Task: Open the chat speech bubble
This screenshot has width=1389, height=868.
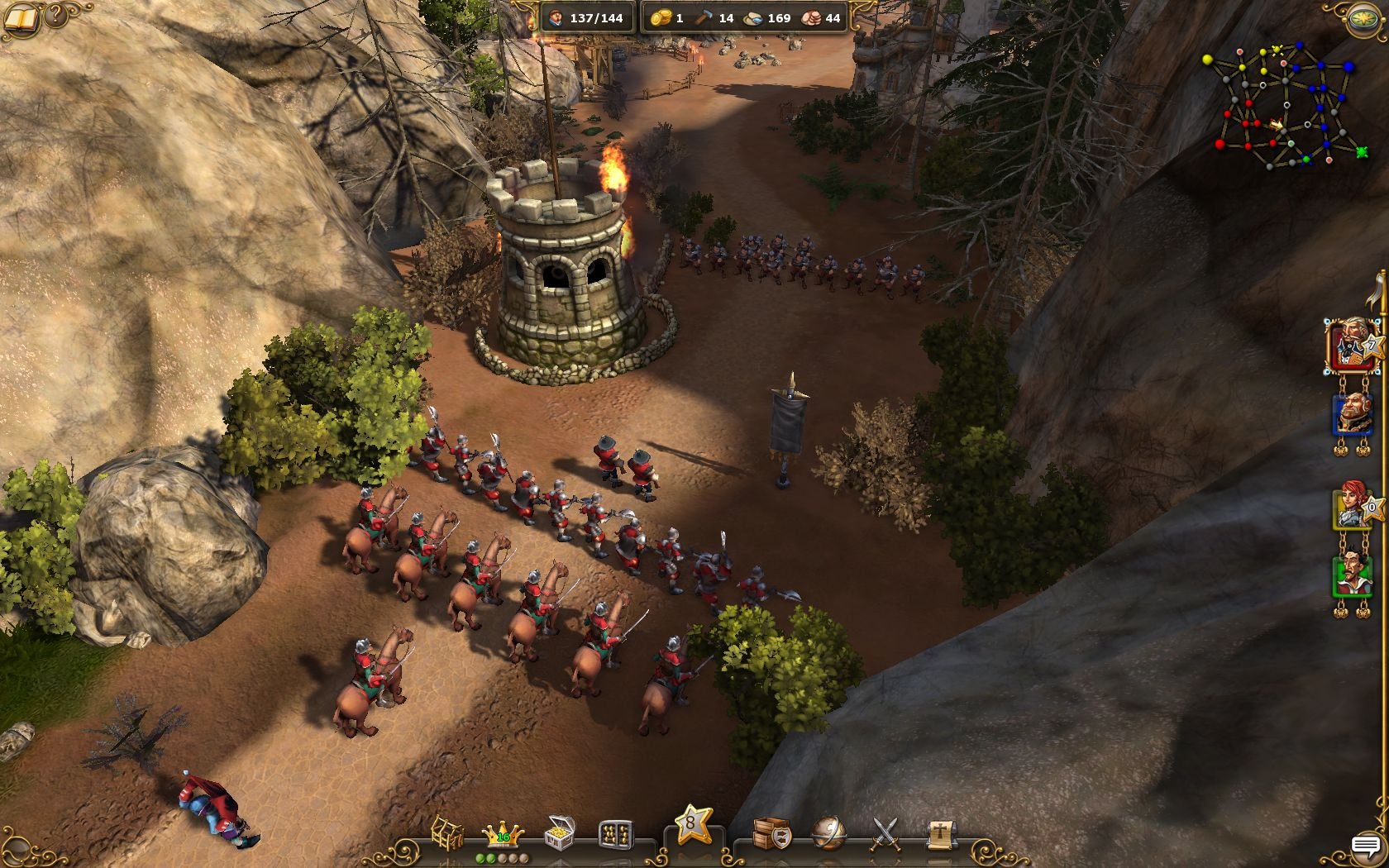Action: click(1365, 847)
